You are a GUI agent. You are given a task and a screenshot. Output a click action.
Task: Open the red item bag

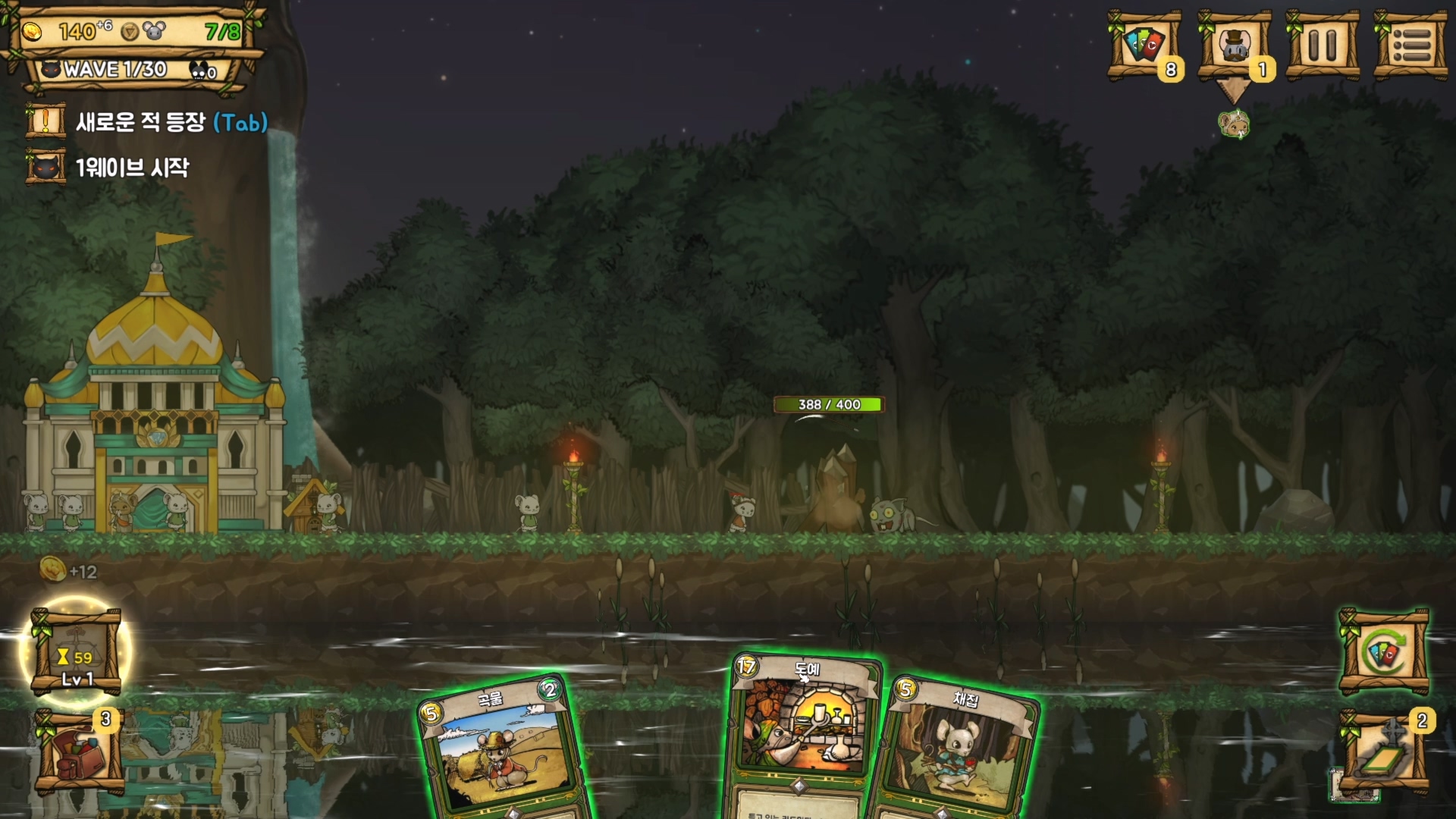click(x=78, y=754)
